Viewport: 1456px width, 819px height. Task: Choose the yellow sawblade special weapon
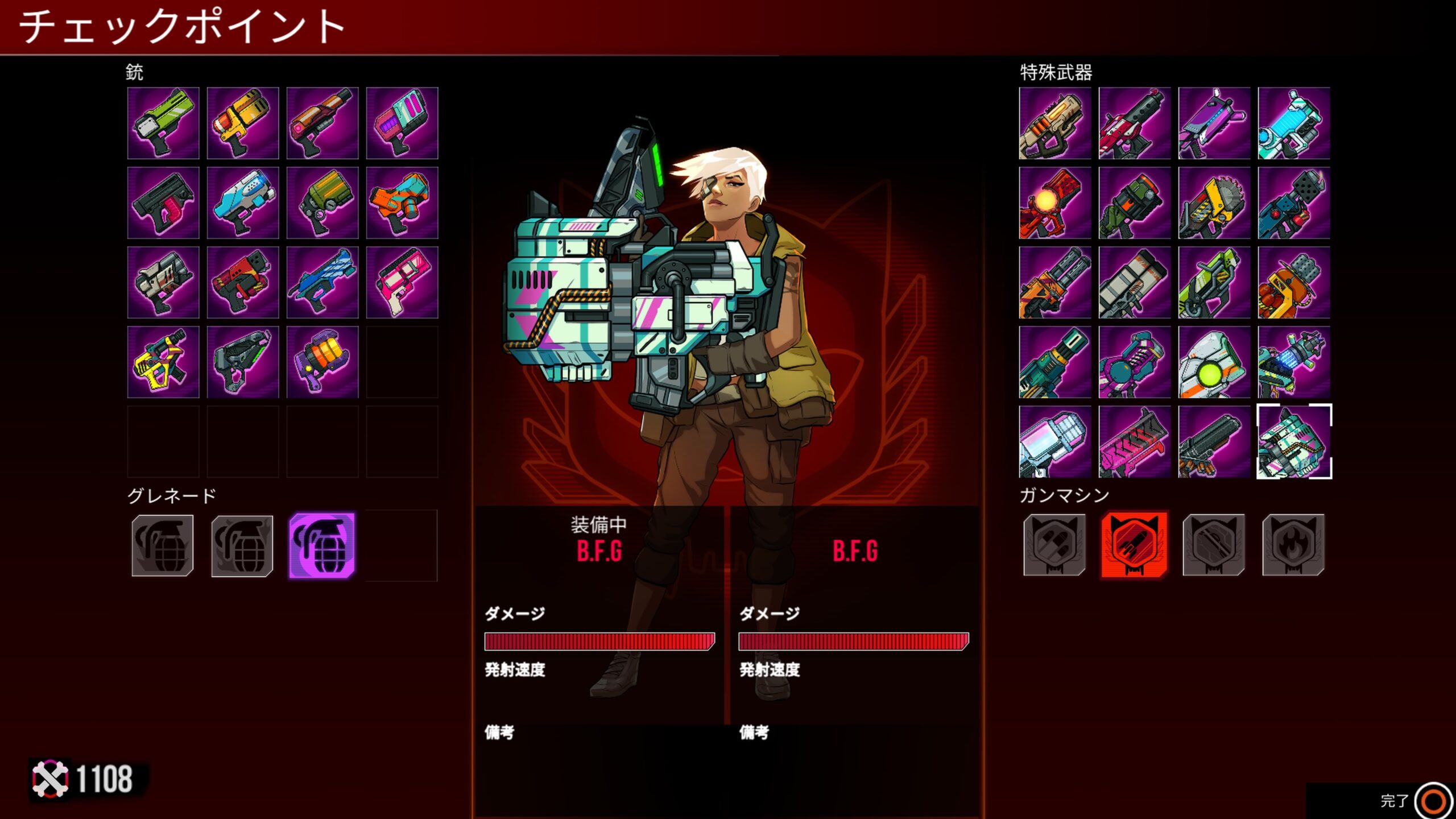point(1214,202)
